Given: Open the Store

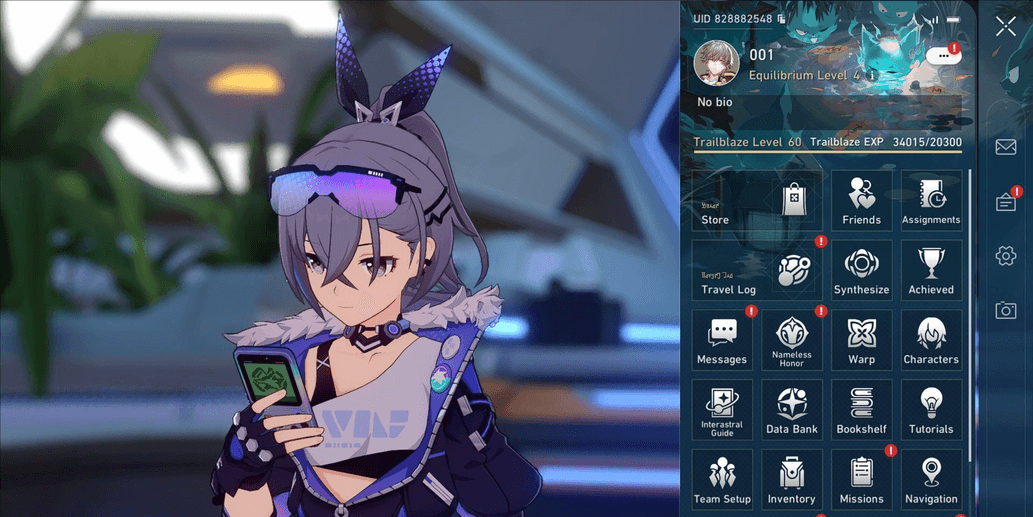Looking at the screenshot, I should point(757,201).
